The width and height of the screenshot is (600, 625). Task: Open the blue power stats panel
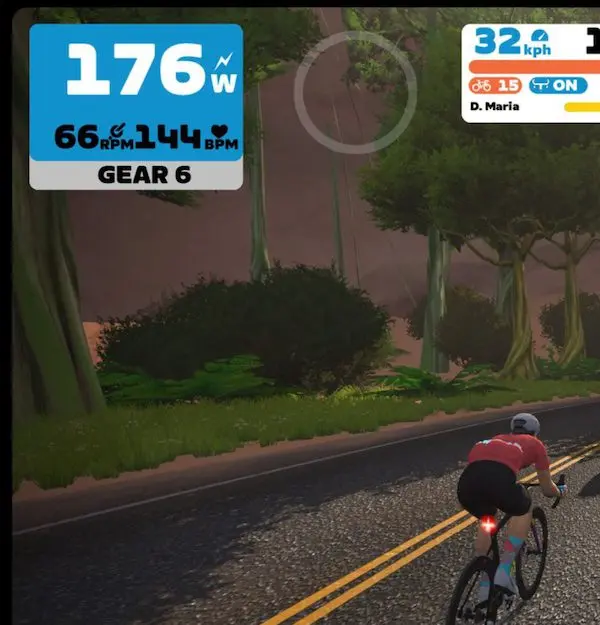(136, 92)
